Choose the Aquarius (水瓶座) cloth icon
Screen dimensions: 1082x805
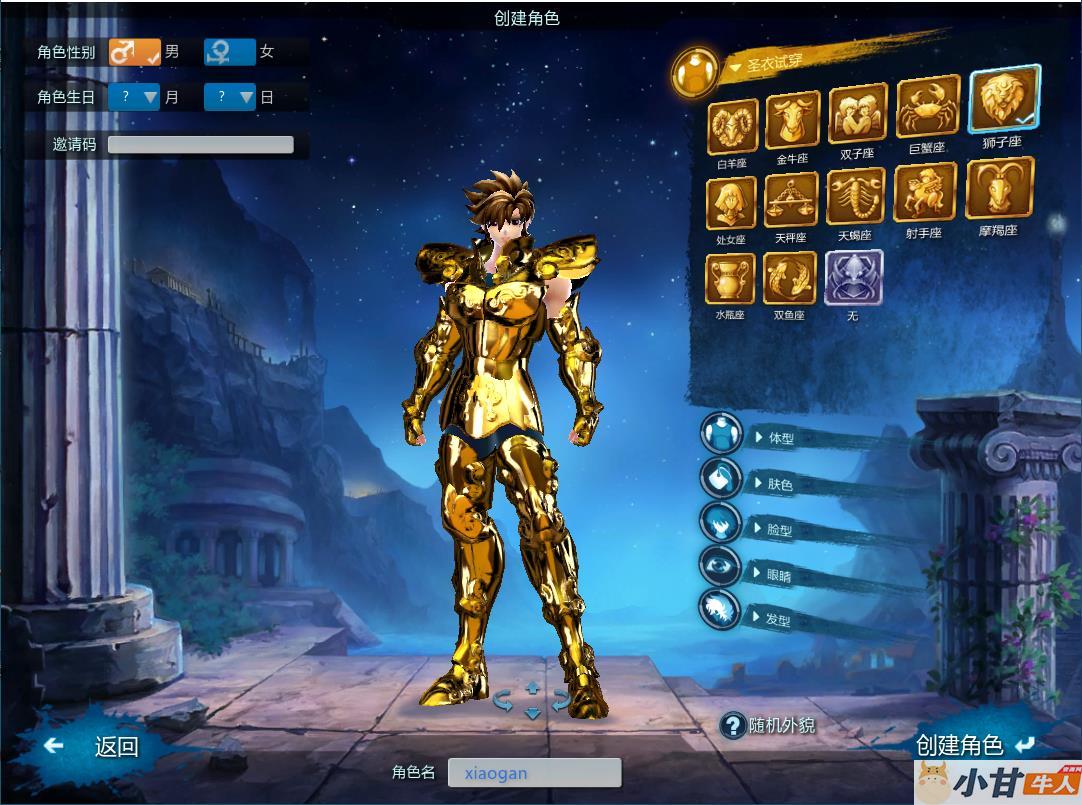click(731, 279)
